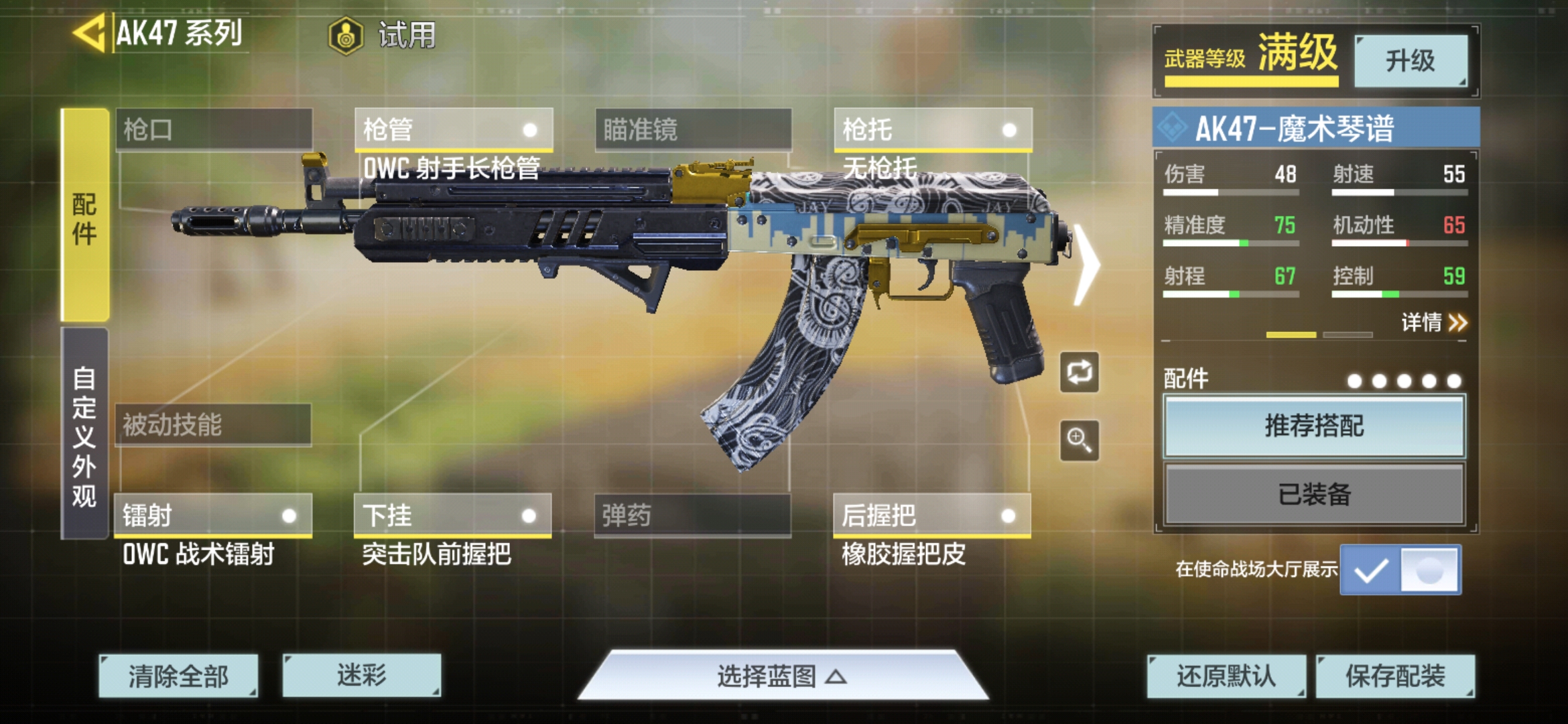
Task: Click the magnifier zoom icon
Action: [x=1079, y=440]
